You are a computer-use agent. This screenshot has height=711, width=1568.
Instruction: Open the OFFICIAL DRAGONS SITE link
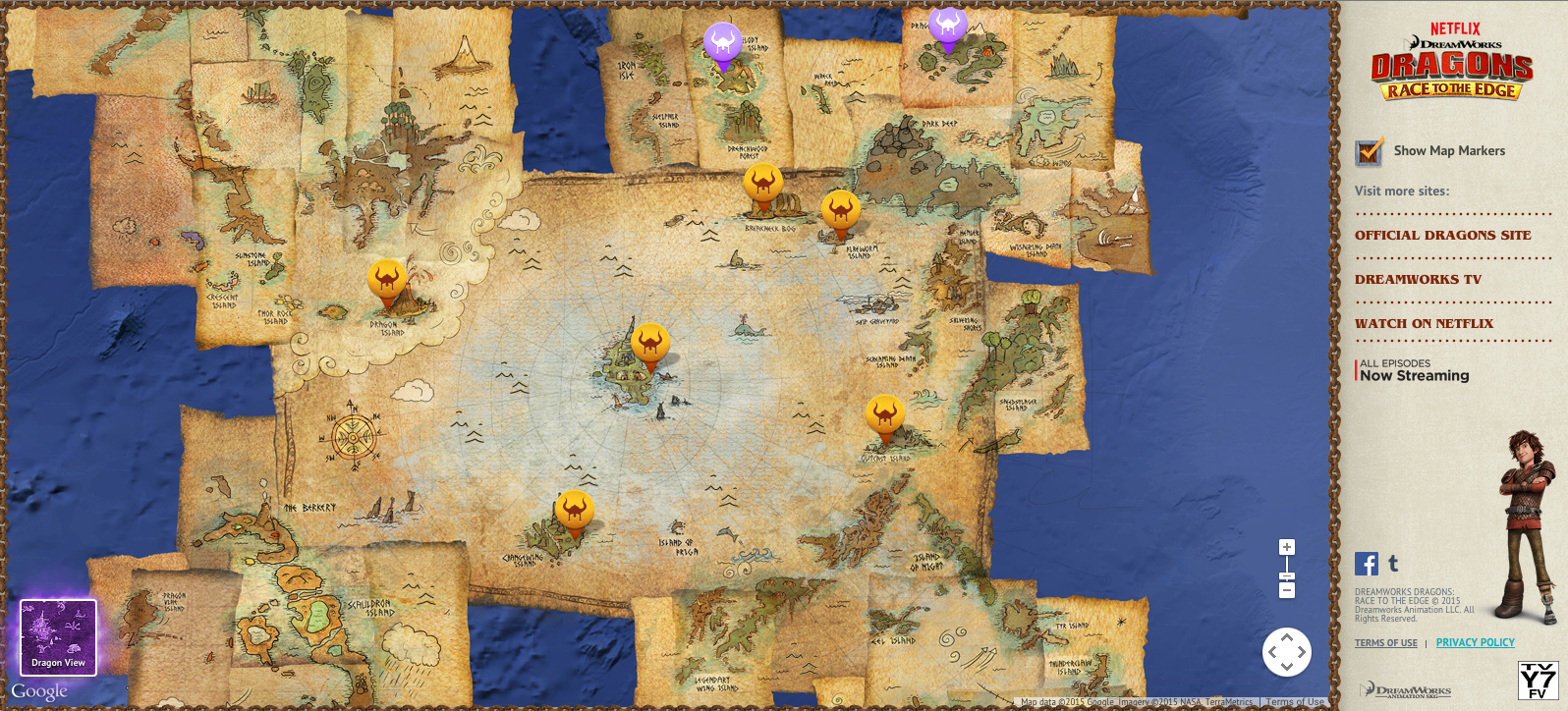click(1441, 235)
